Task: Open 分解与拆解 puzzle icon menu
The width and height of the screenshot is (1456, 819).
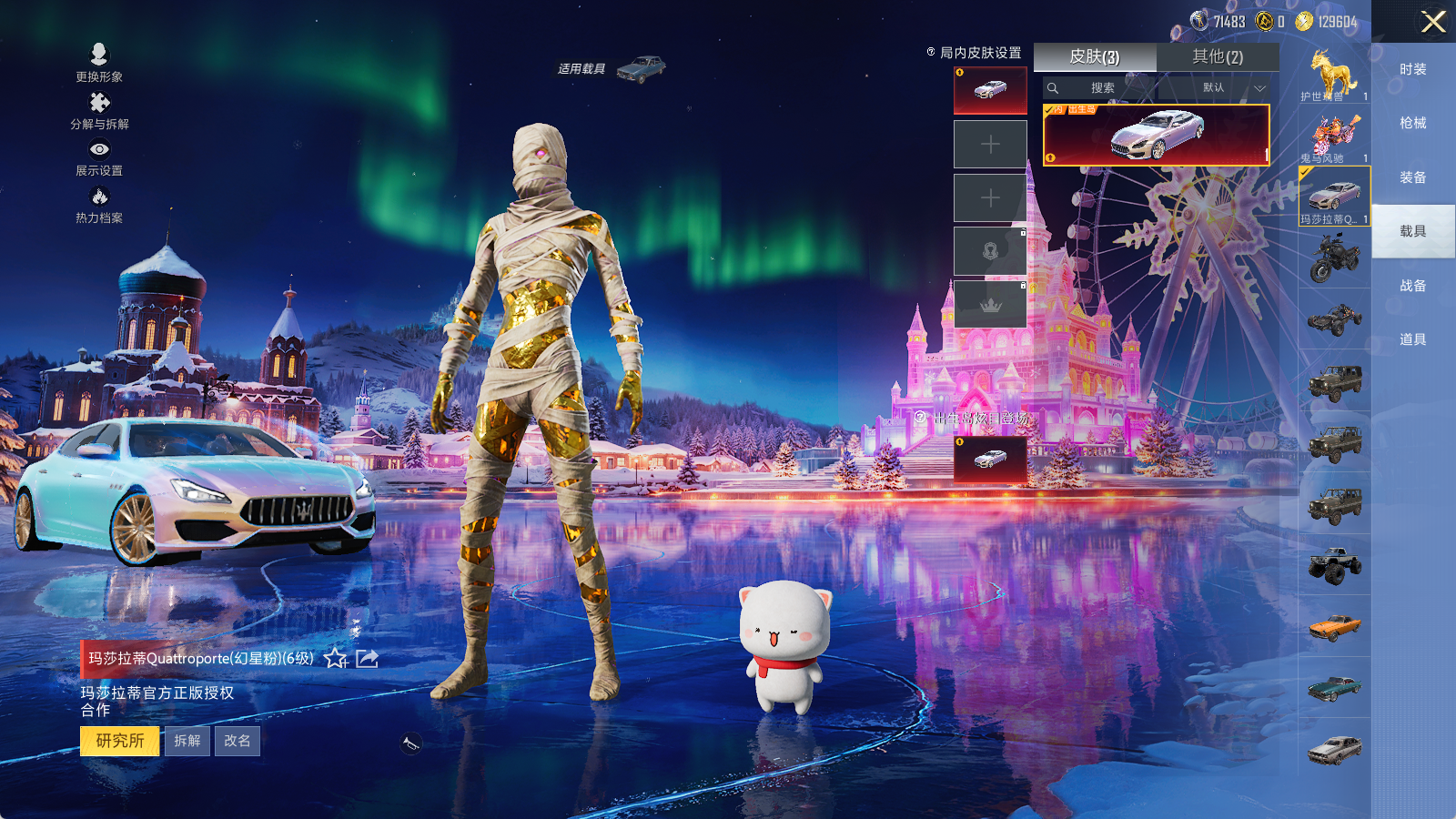Action: point(99,110)
